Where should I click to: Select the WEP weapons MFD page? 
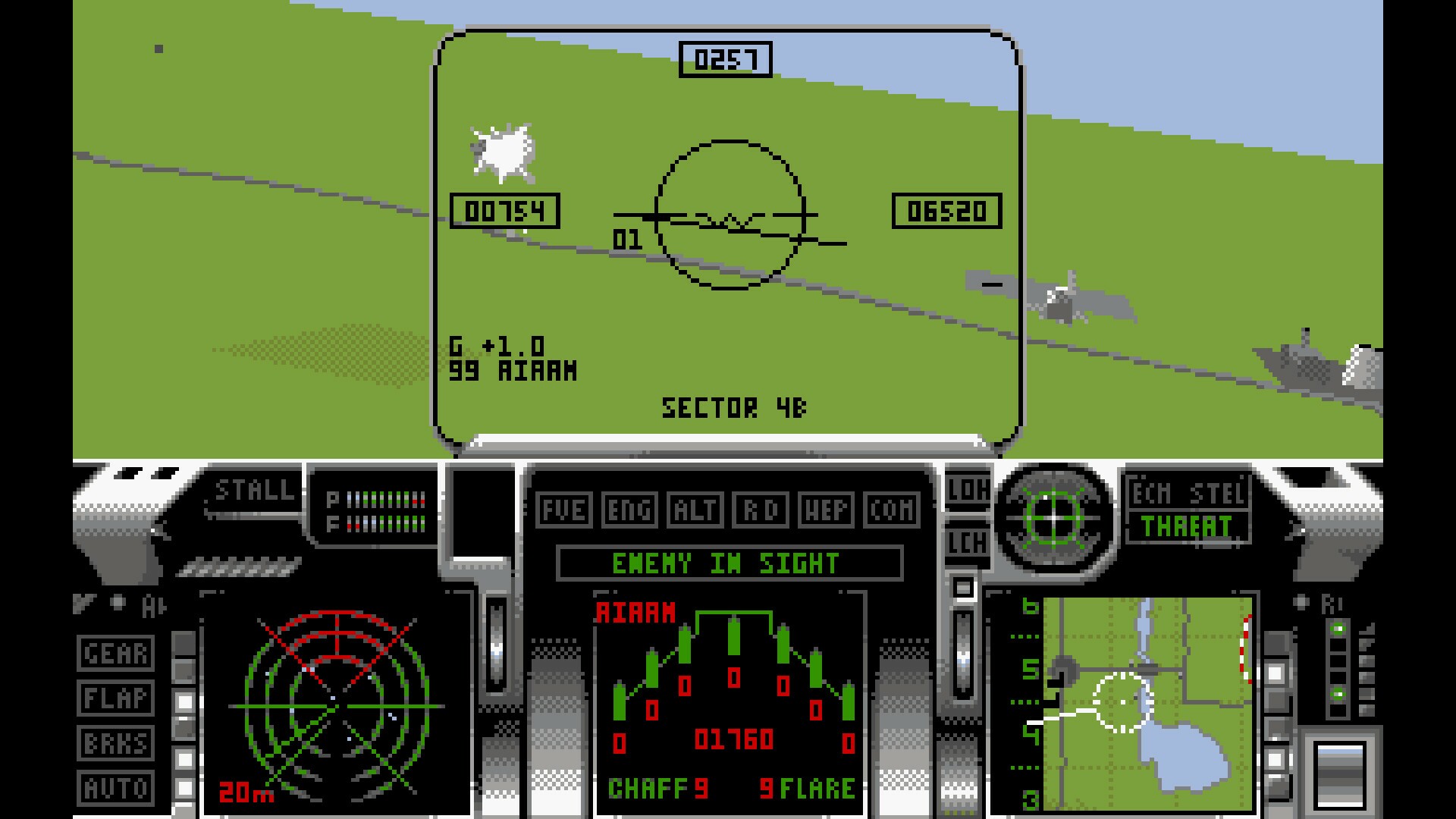pos(827,511)
